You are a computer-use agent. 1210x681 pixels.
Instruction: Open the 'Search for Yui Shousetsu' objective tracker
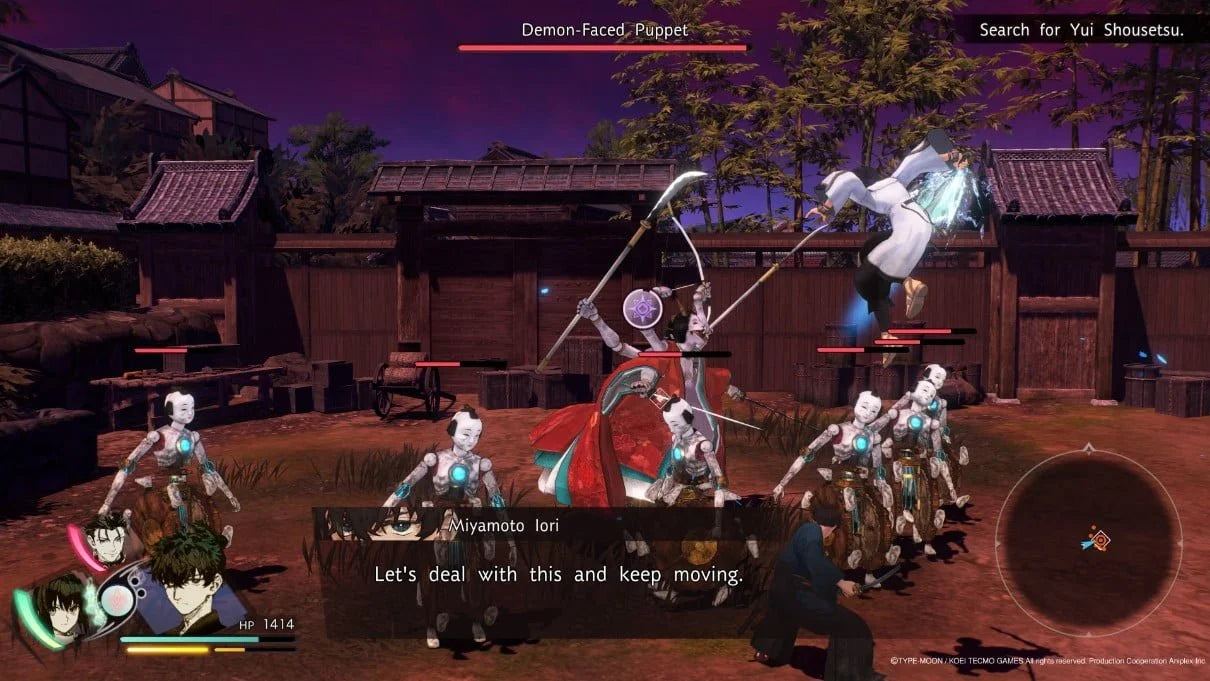pos(1081,30)
